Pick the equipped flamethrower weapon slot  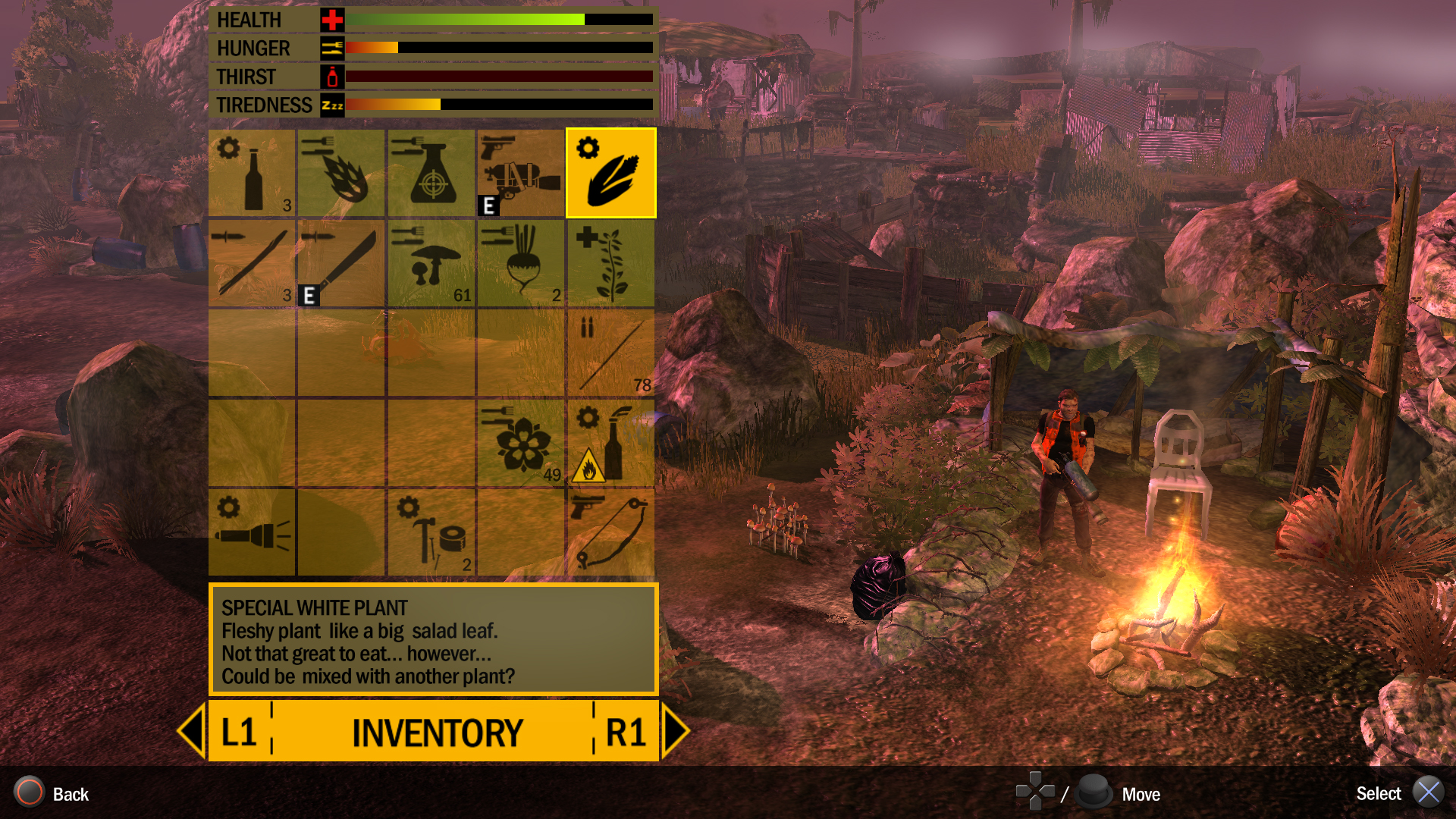(x=520, y=173)
